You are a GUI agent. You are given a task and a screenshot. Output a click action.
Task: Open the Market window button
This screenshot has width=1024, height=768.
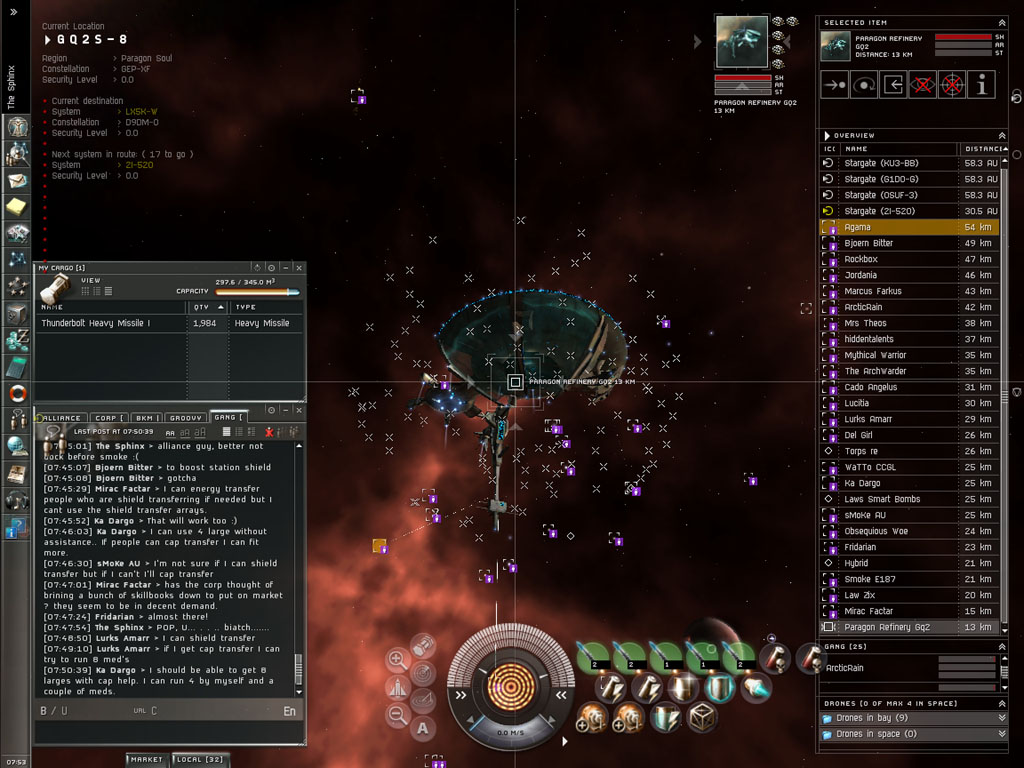(x=146, y=760)
